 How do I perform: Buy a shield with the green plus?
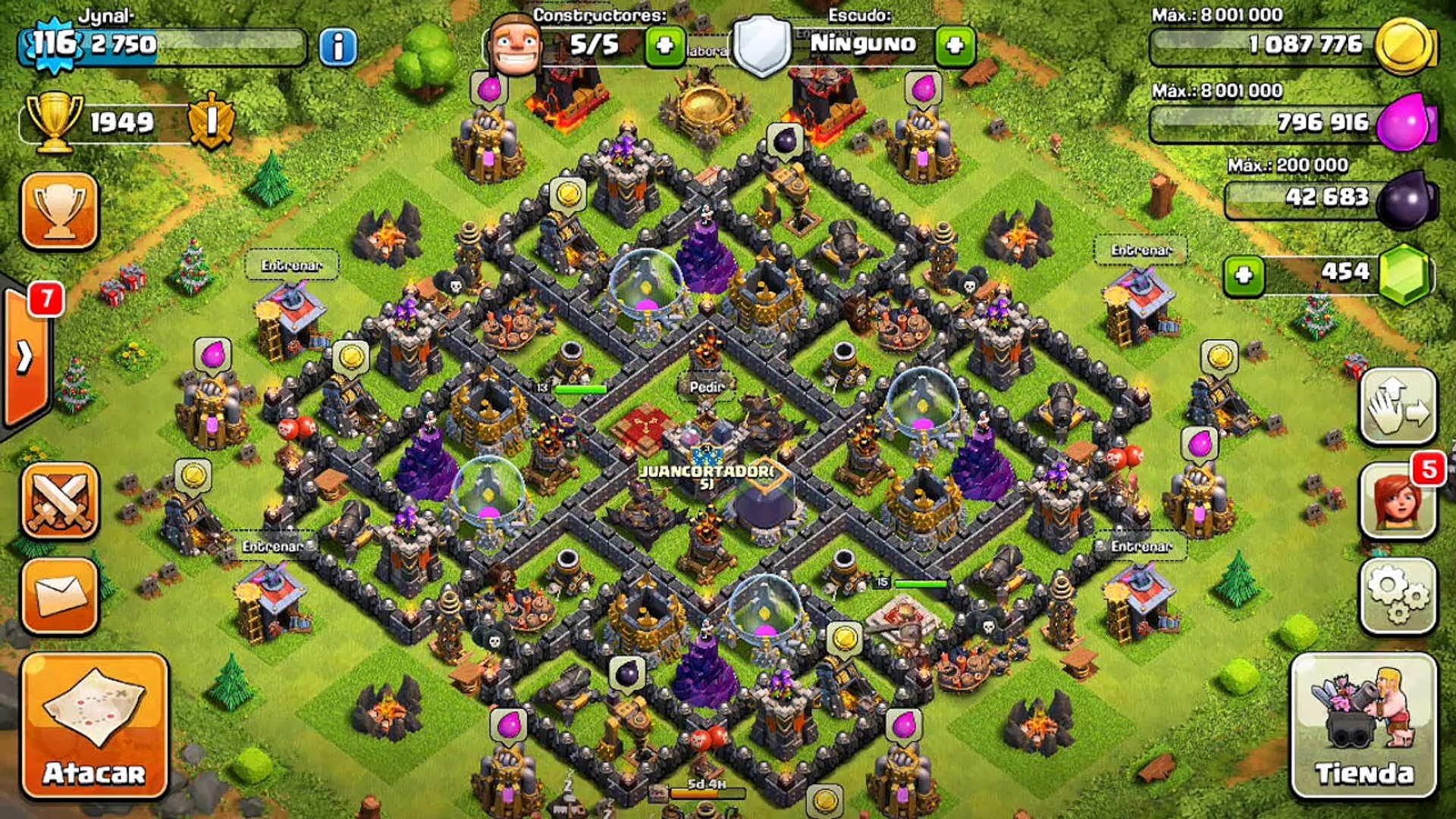point(955,45)
